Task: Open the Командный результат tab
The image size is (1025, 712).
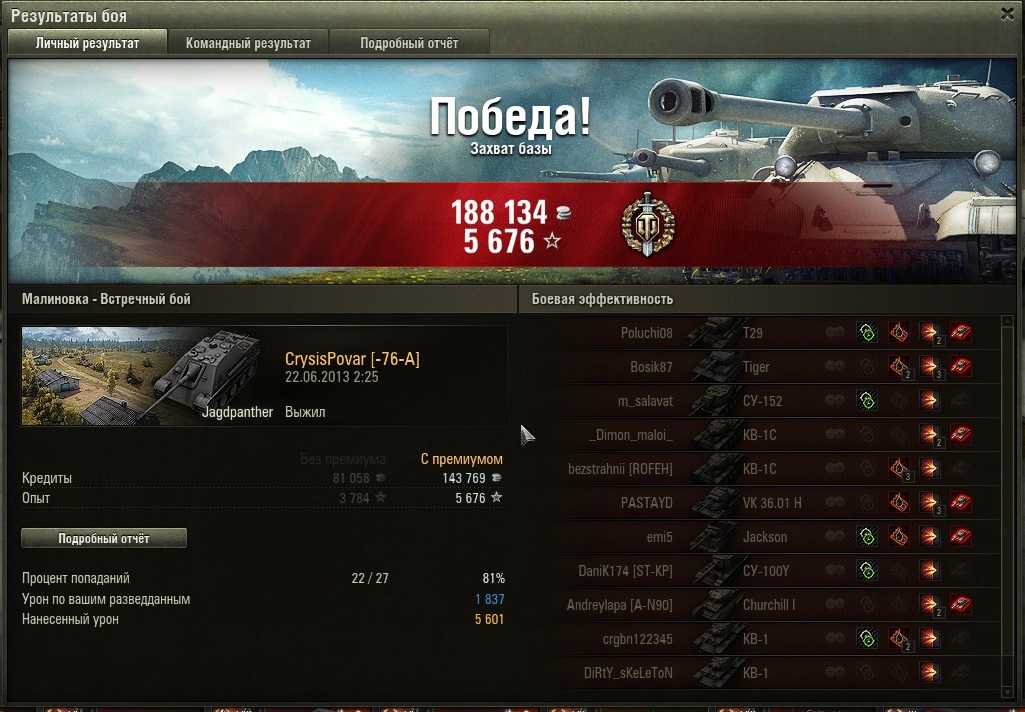Action: [x=248, y=43]
